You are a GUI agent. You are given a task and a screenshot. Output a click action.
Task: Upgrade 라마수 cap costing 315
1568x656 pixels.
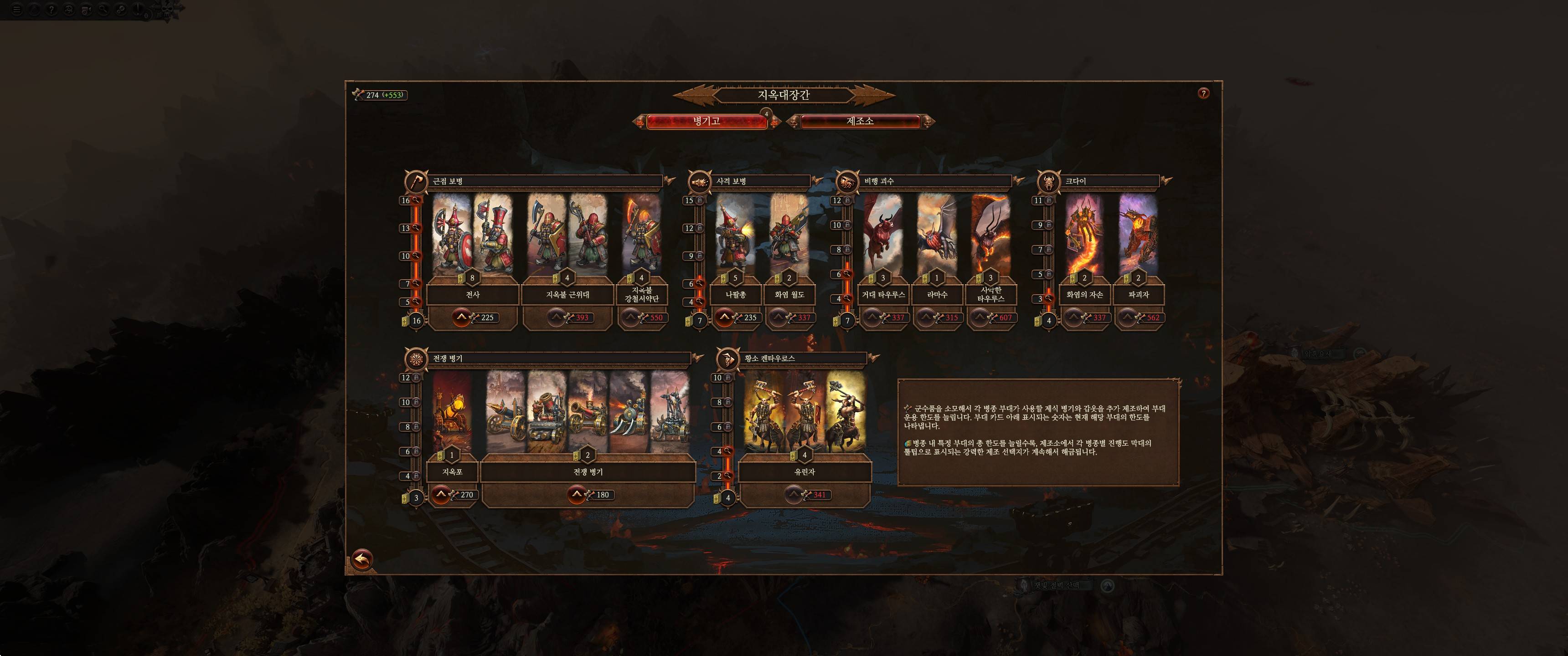pos(926,317)
